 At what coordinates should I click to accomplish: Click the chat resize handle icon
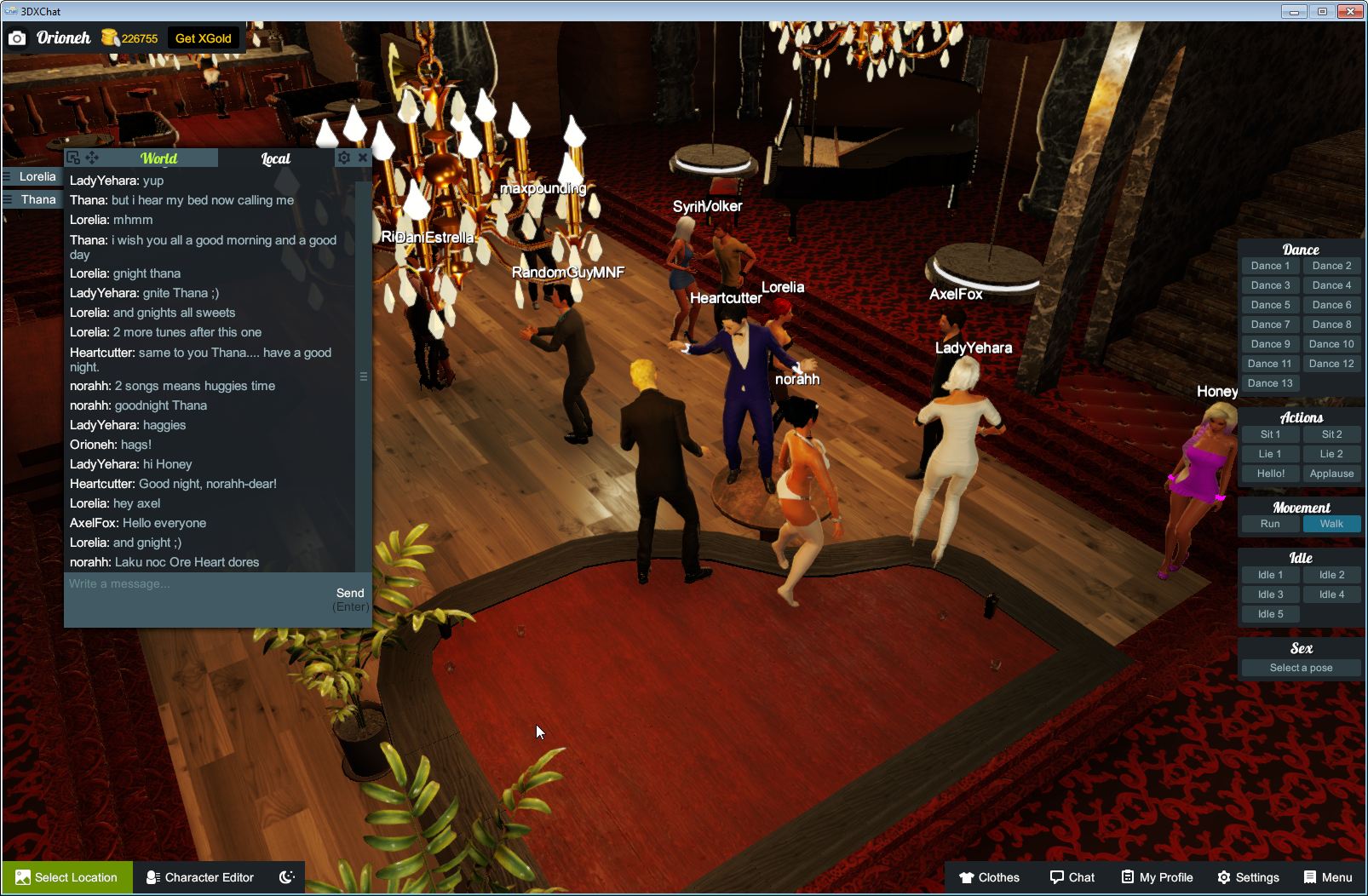365,375
